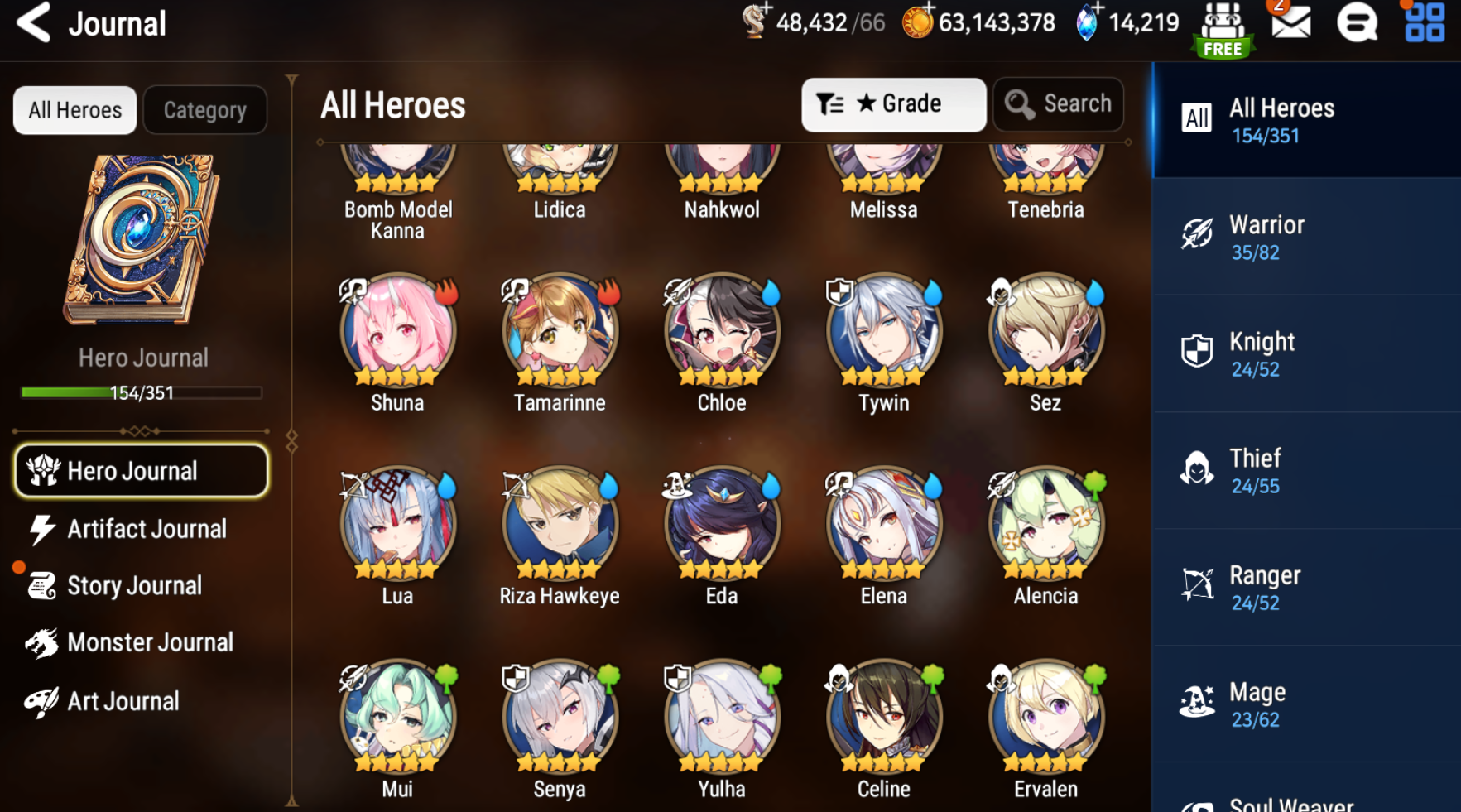The height and width of the screenshot is (812, 1461).
Task: Open the Story Journal
Action: click(x=132, y=586)
